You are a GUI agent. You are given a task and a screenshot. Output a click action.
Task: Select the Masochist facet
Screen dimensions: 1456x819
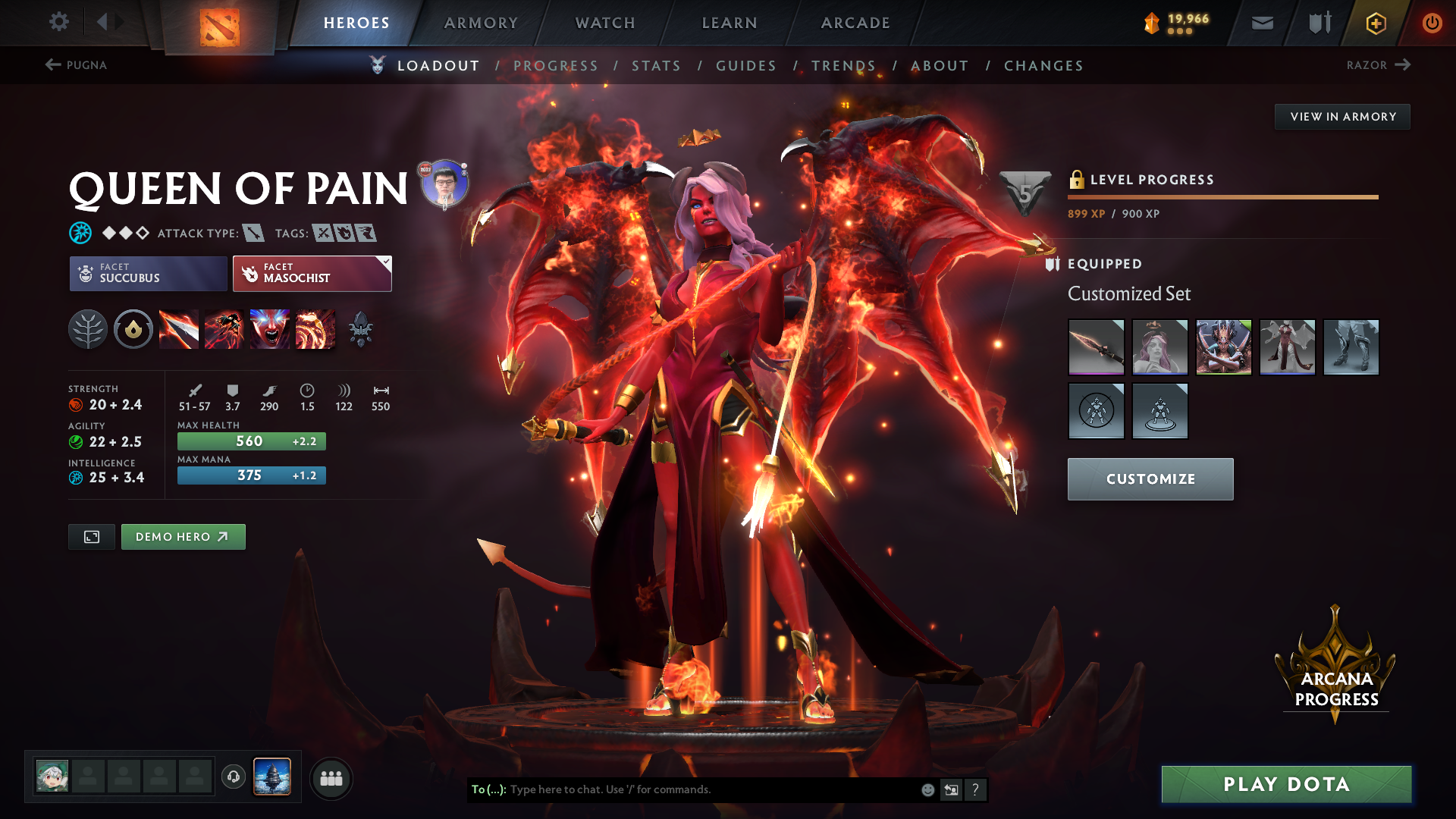pos(311,274)
